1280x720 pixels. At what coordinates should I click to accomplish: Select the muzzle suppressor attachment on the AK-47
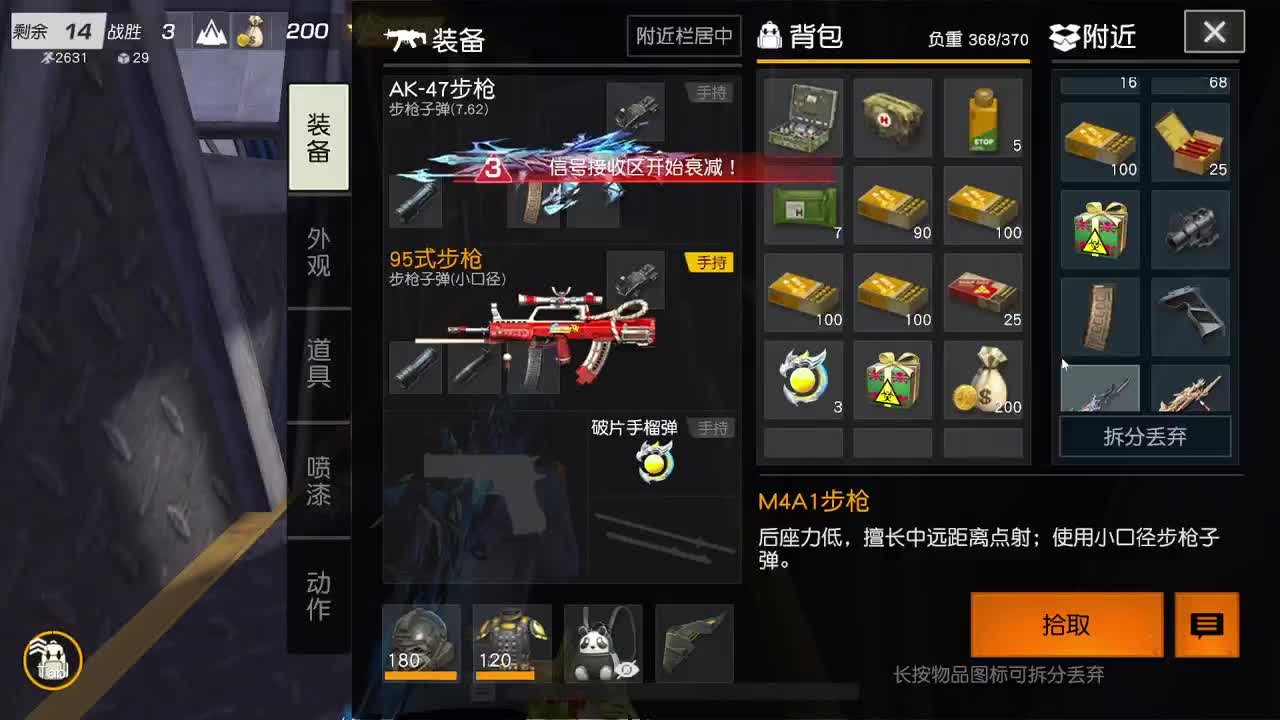point(418,203)
